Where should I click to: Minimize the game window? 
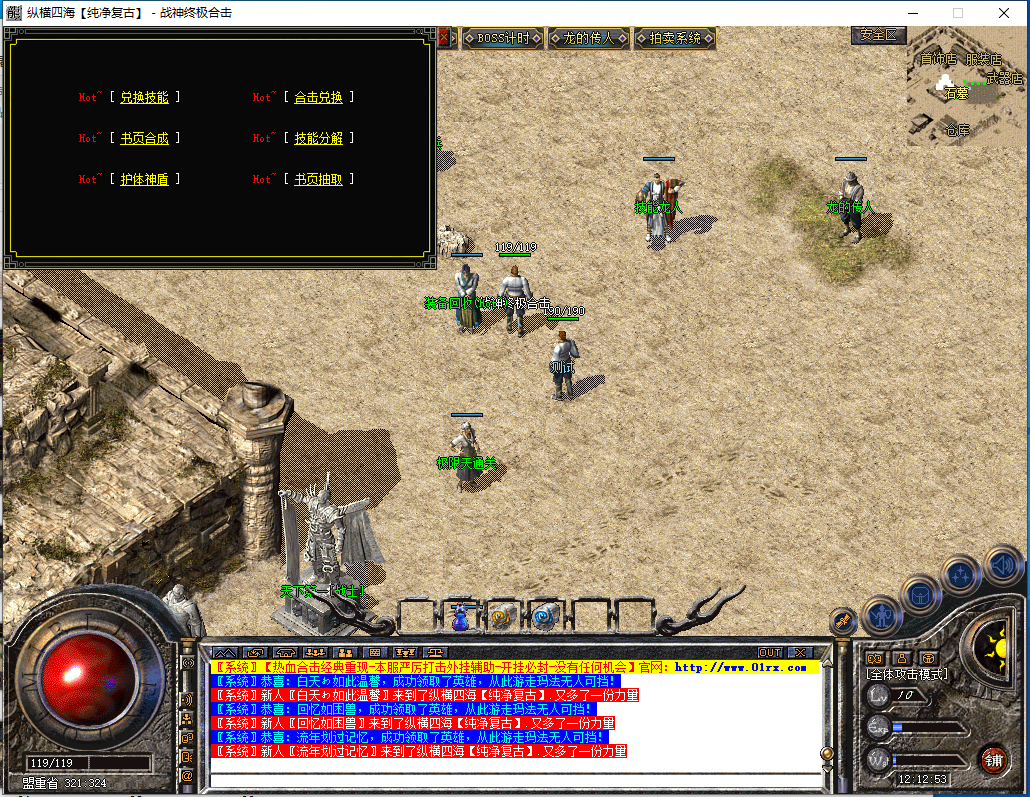[912, 13]
